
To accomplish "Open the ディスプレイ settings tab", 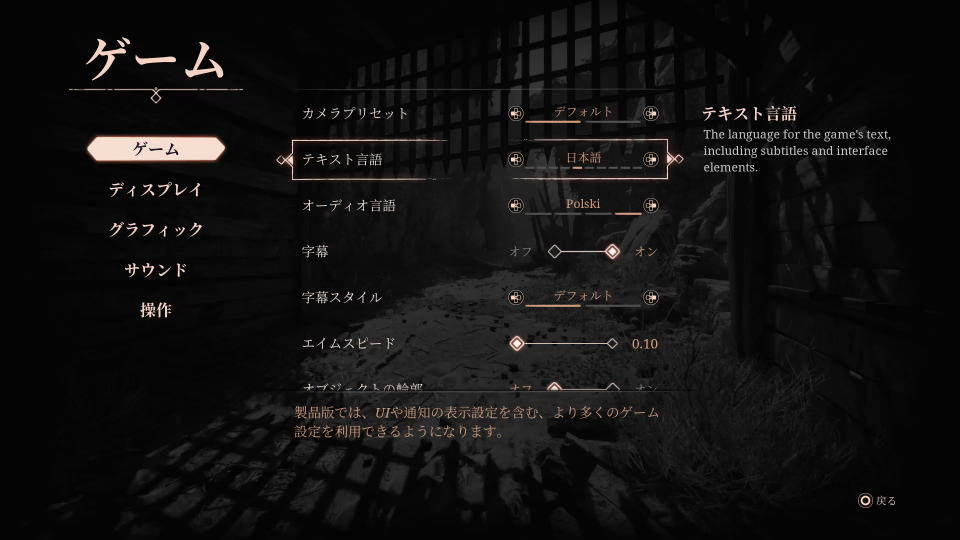I will pyautogui.click(x=156, y=189).
